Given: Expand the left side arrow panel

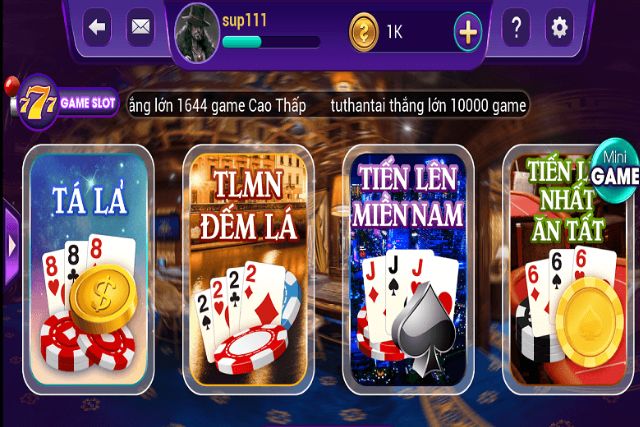Looking at the screenshot, I should coord(11,245).
